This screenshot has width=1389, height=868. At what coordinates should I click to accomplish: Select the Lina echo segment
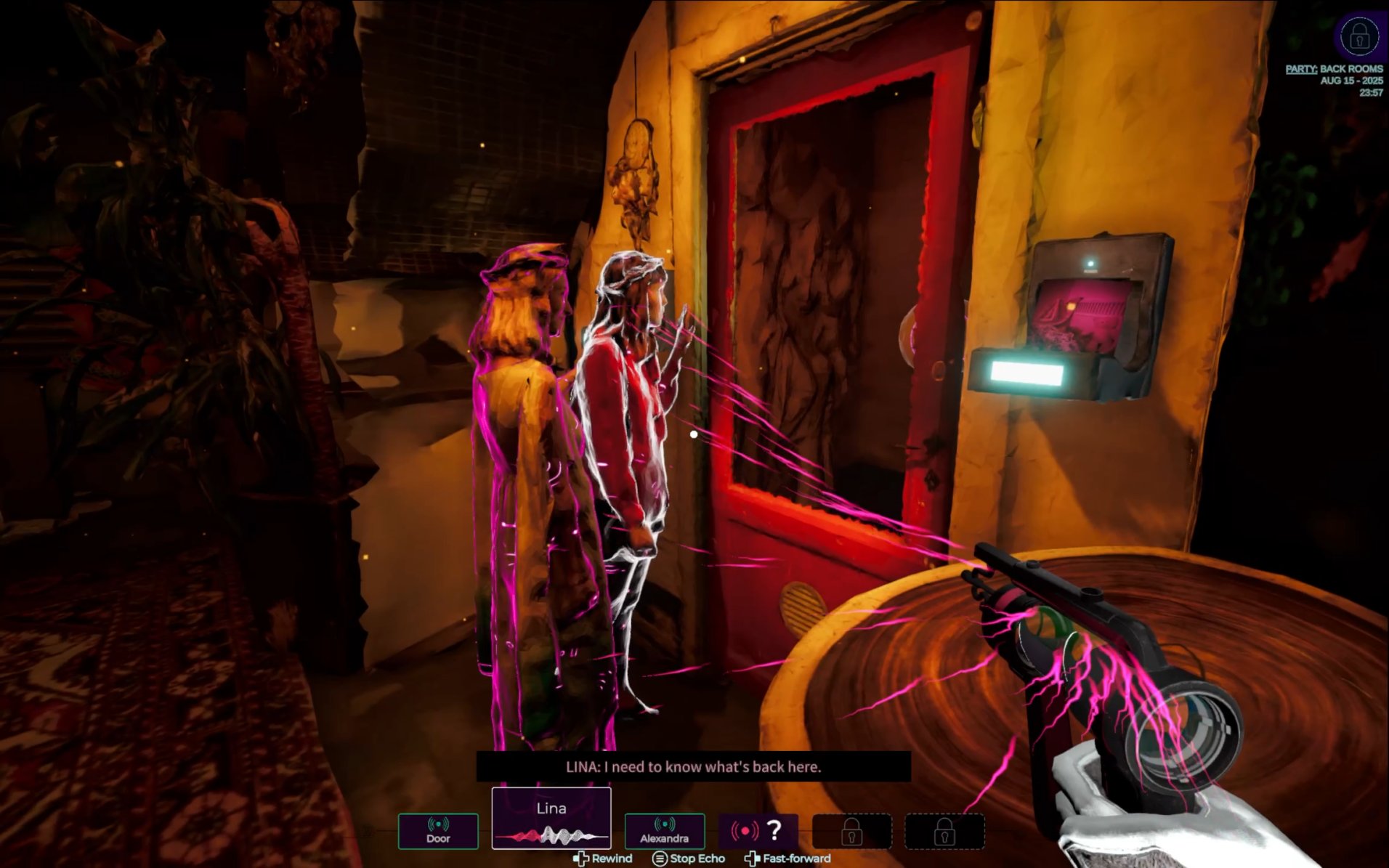[551, 819]
